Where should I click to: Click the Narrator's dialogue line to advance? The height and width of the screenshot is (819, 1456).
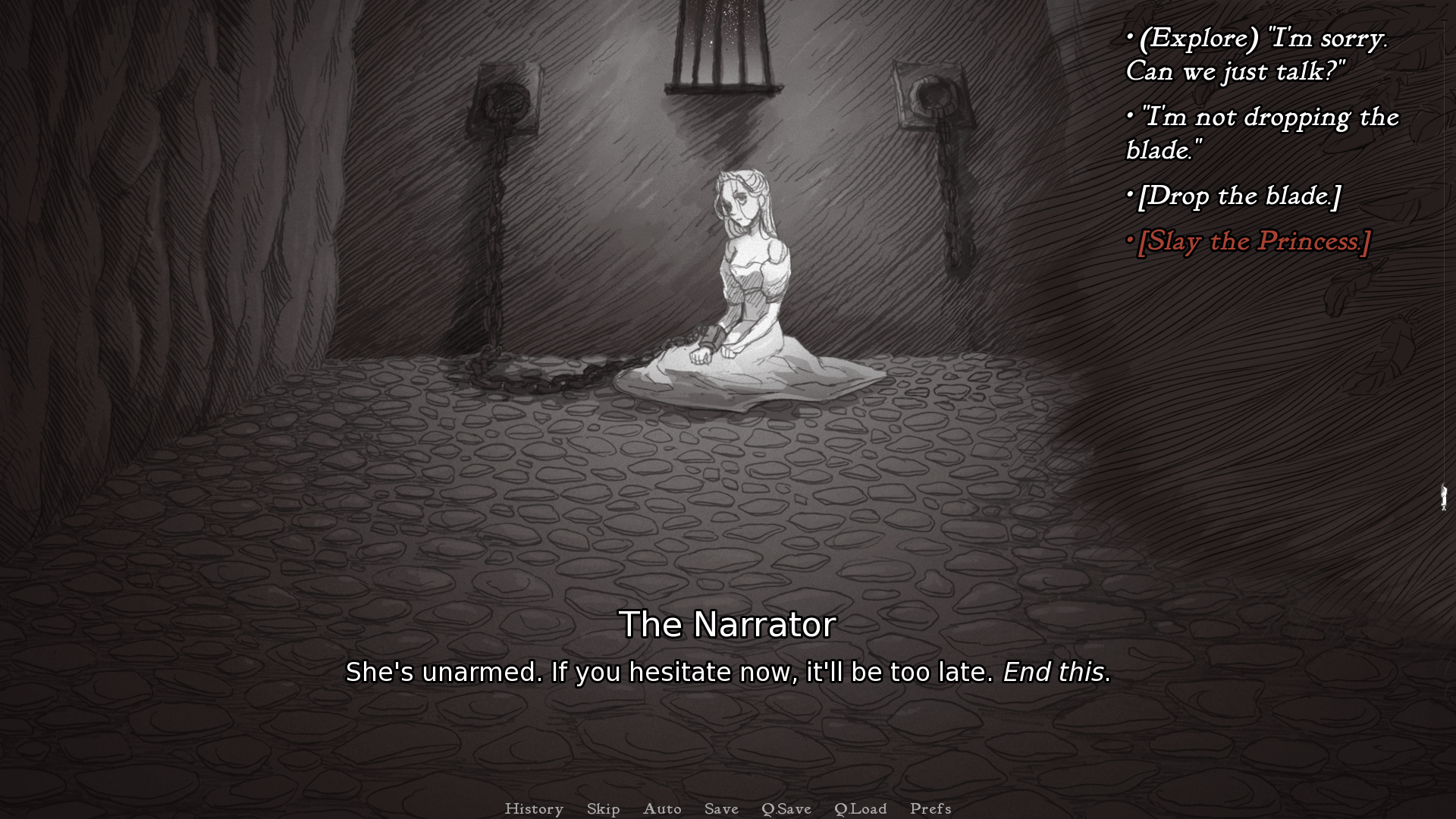point(727,672)
